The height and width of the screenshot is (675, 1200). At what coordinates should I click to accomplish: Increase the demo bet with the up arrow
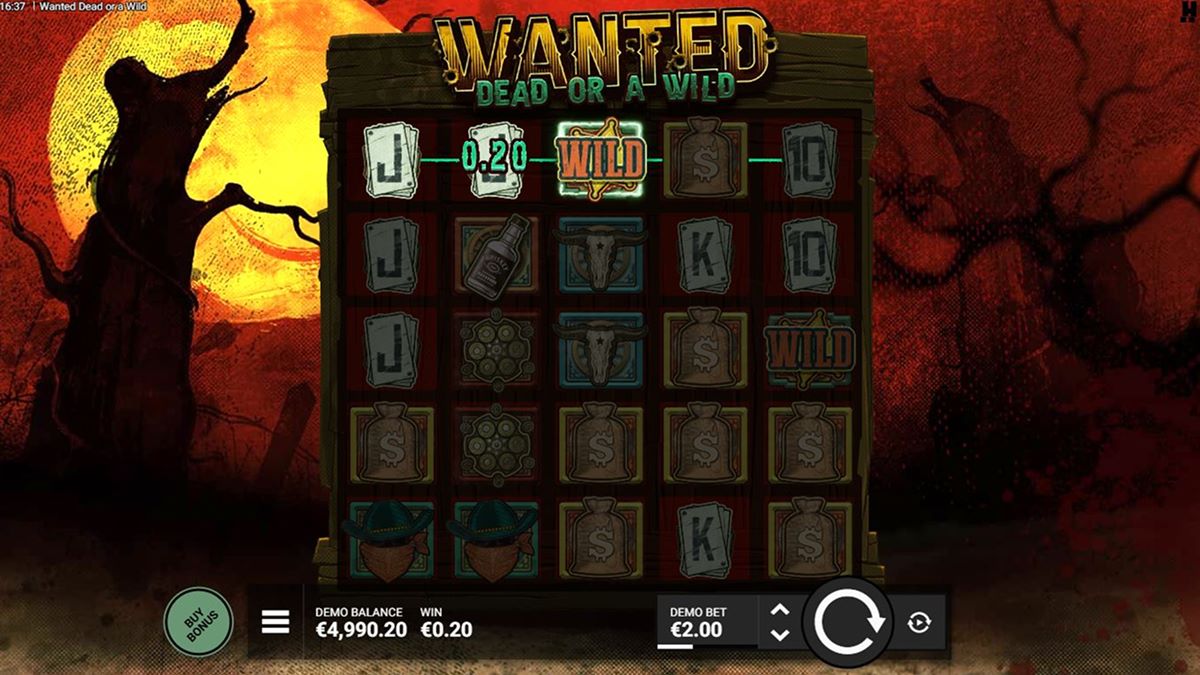tap(781, 611)
